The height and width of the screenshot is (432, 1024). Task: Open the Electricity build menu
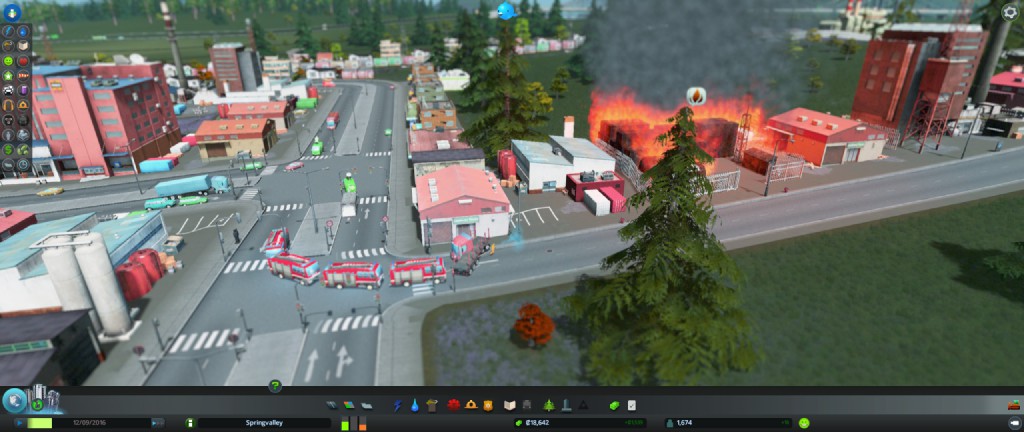(399, 405)
